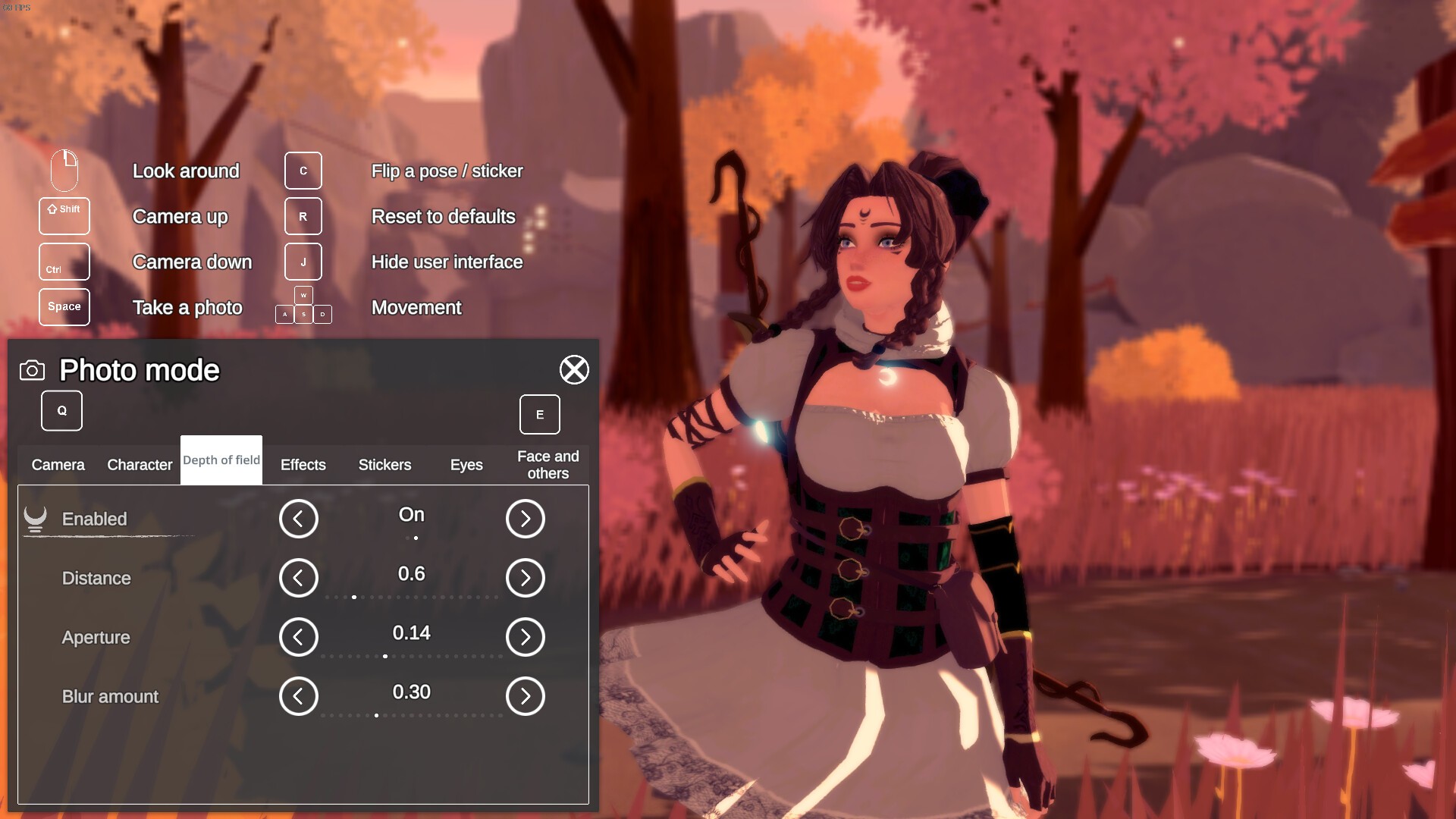Decrease the Distance value
Screen dimensions: 1456x819
(x=299, y=578)
